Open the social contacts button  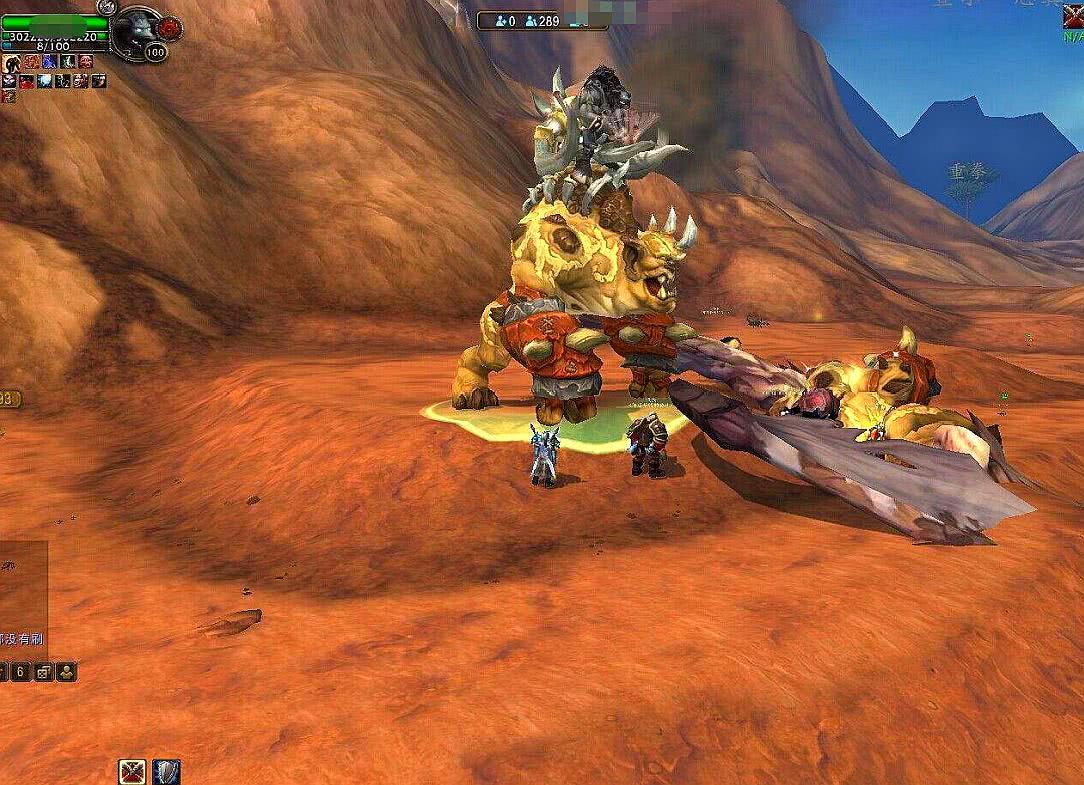click(66, 672)
